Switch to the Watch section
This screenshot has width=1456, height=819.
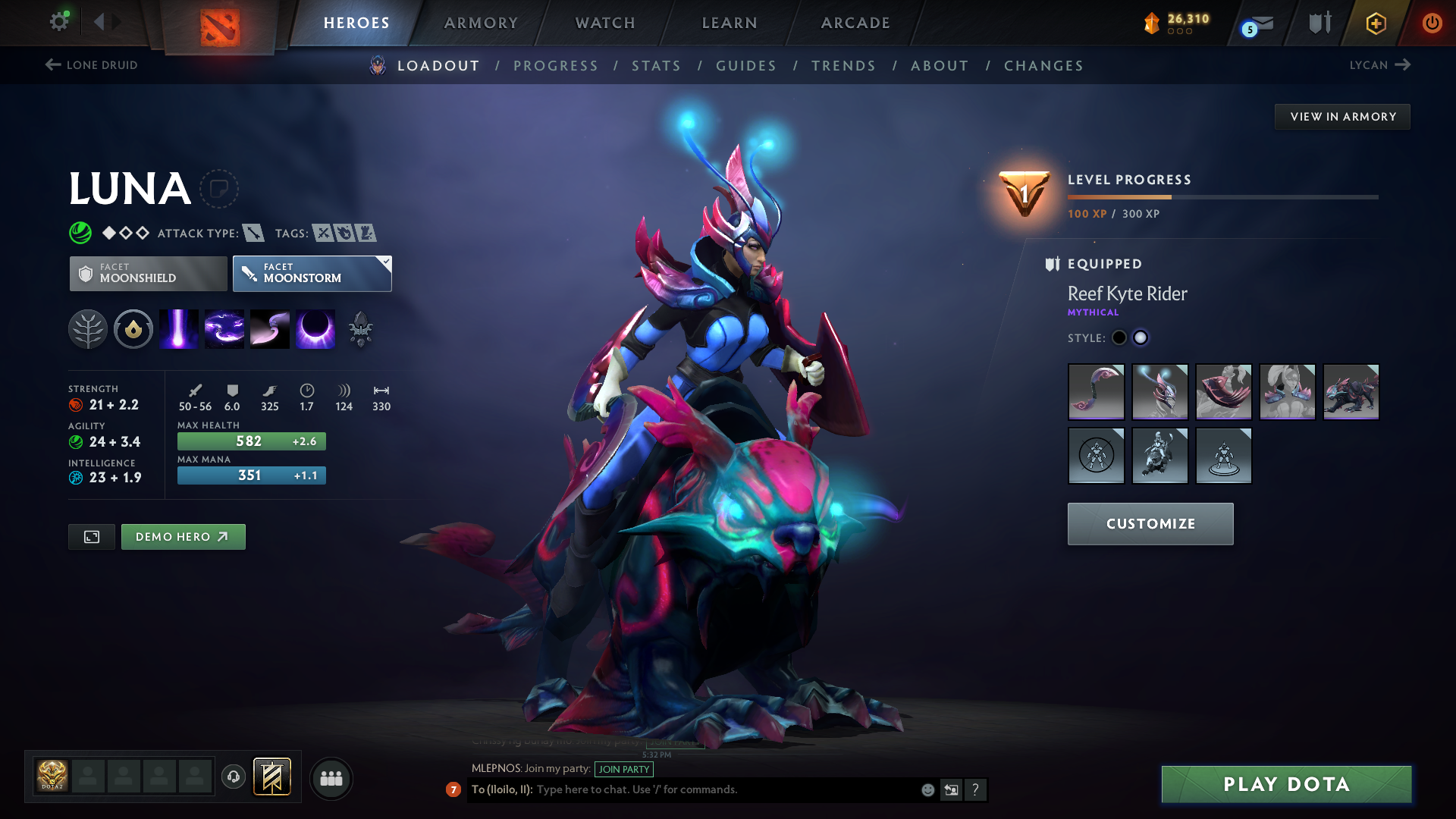point(605,23)
